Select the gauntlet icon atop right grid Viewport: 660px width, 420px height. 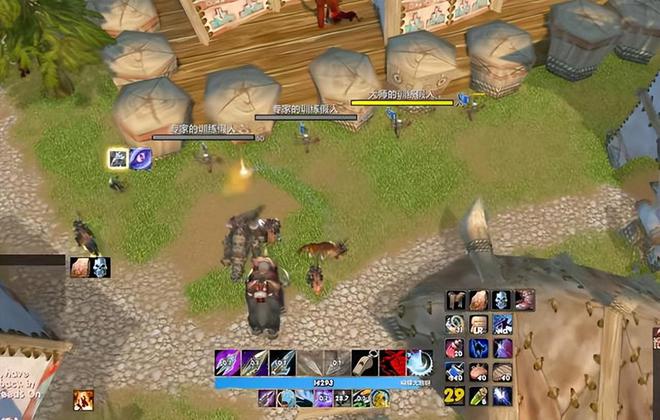[x=455, y=300]
